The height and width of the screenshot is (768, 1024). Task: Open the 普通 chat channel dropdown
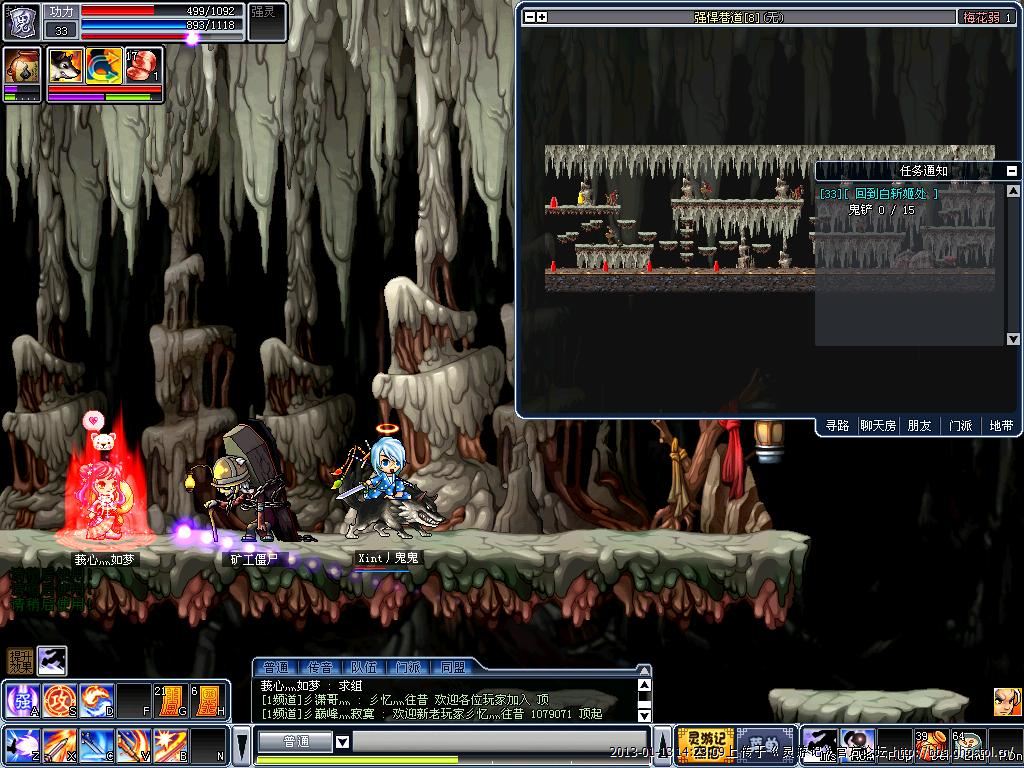pyautogui.click(x=342, y=742)
